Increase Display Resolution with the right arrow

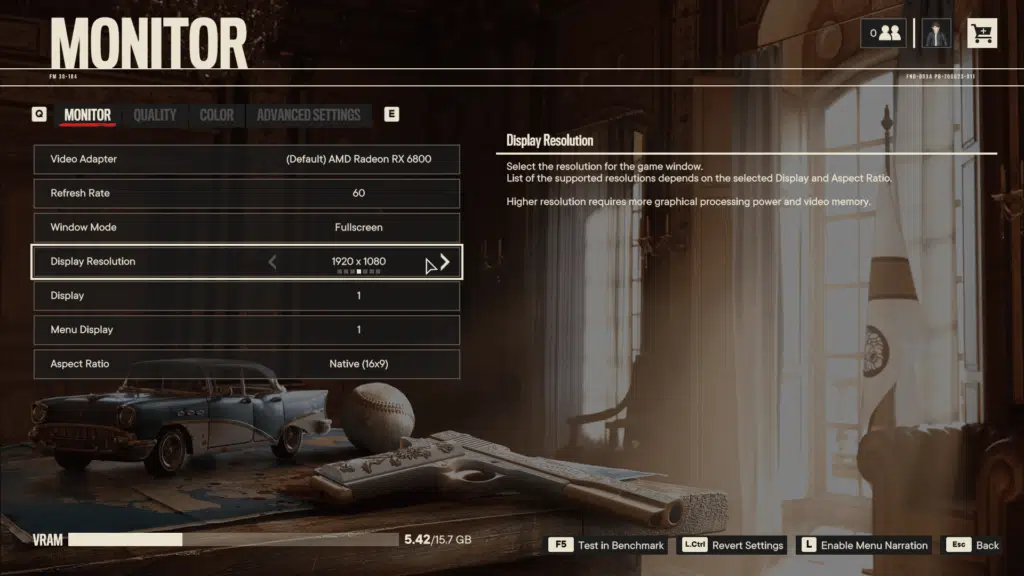click(445, 262)
